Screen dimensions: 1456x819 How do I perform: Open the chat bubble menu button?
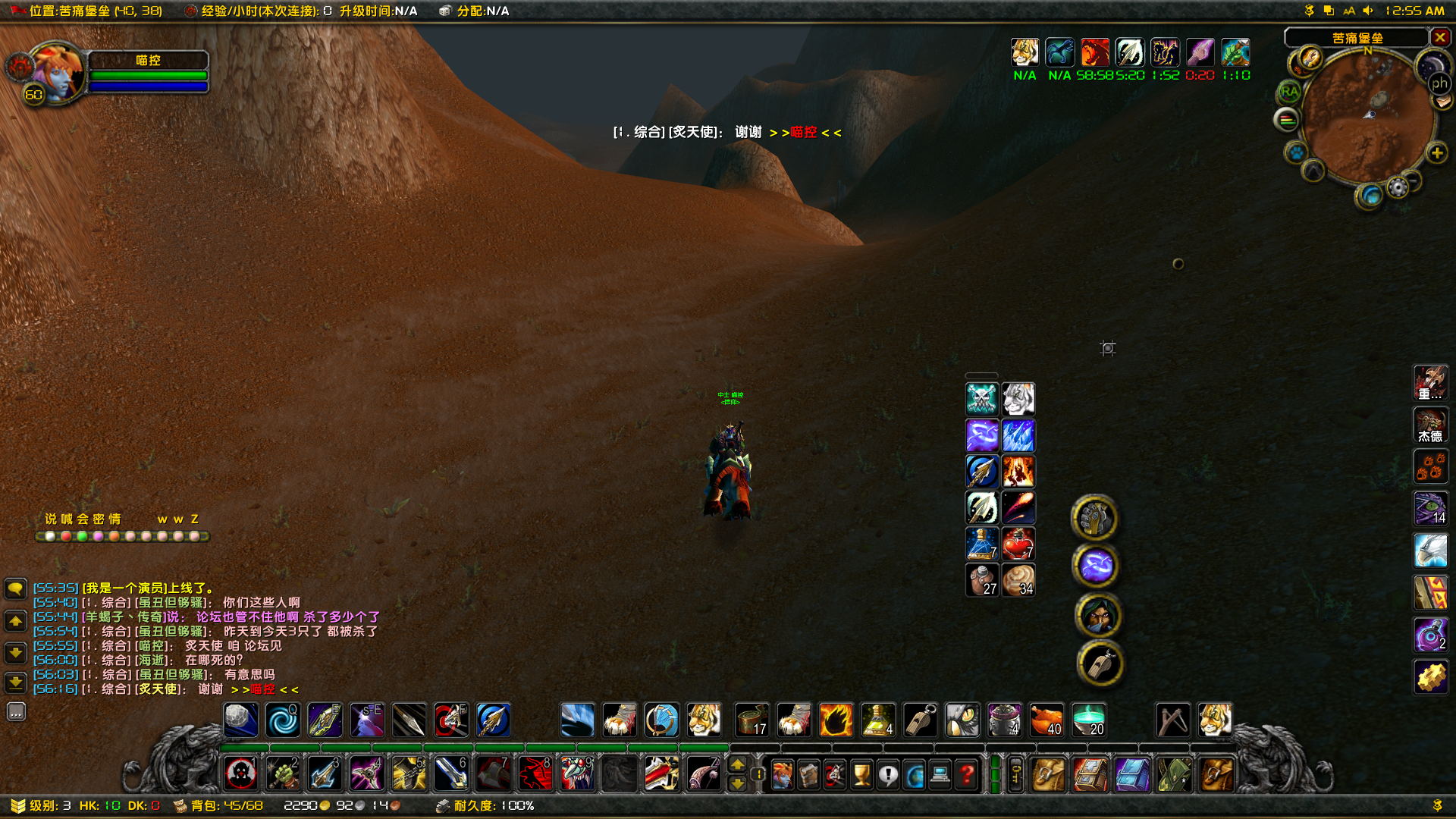16,588
